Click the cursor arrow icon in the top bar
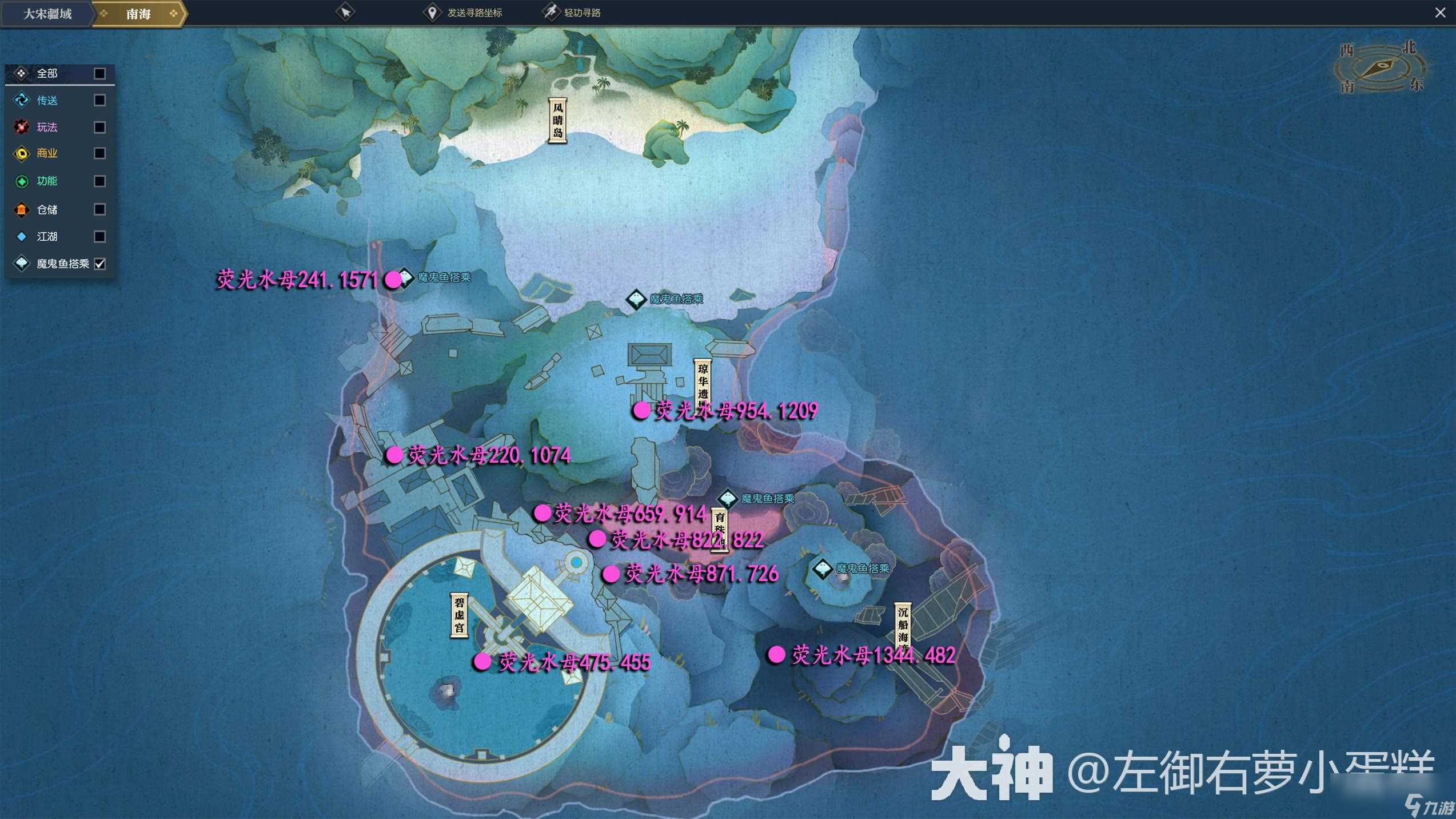This screenshot has height=819, width=1456. coord(346,11)
